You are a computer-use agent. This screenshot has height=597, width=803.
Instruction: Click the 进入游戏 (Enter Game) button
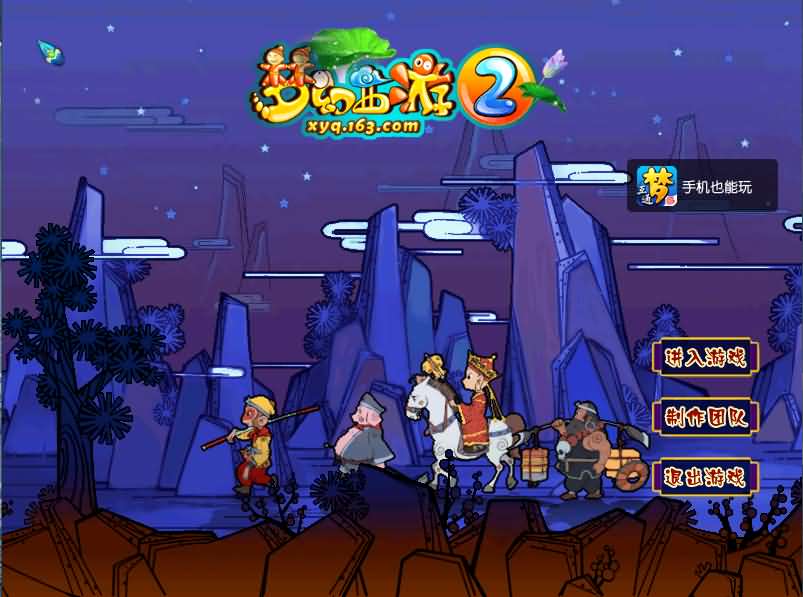(x=705, y=358)
